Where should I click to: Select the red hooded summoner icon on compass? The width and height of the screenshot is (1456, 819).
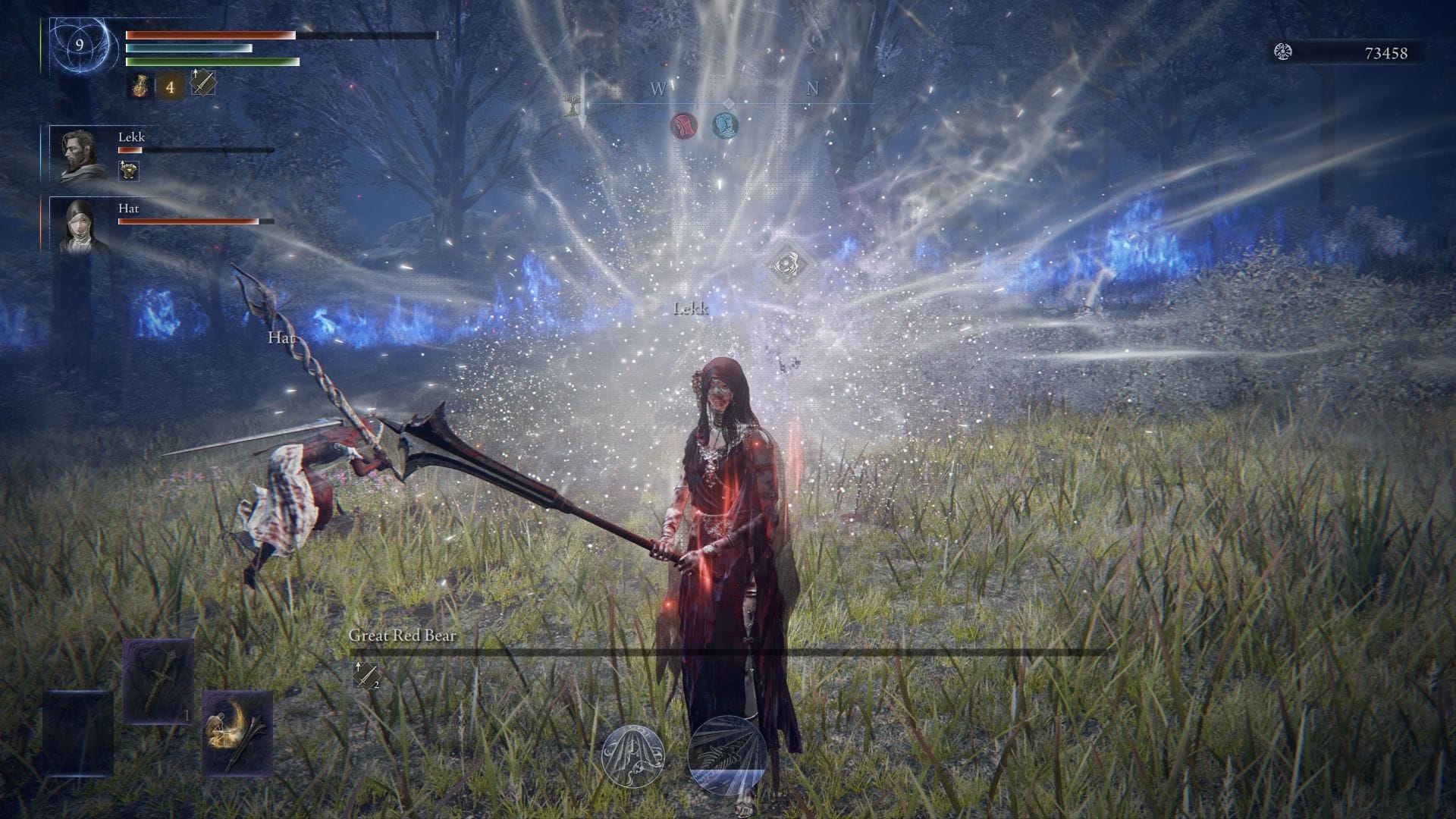(682, 127)
